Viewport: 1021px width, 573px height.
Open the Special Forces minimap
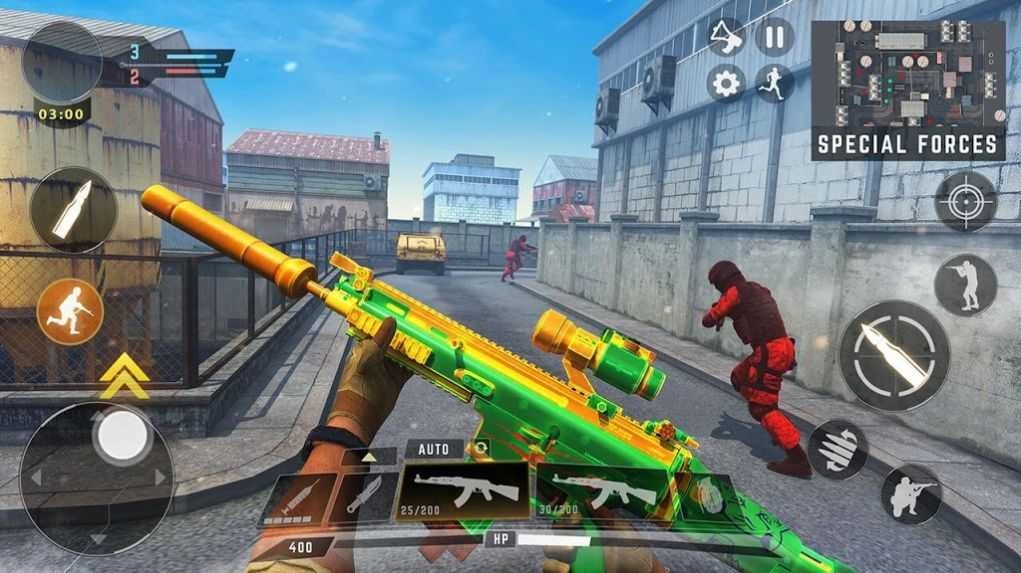[x=907, y=89]
